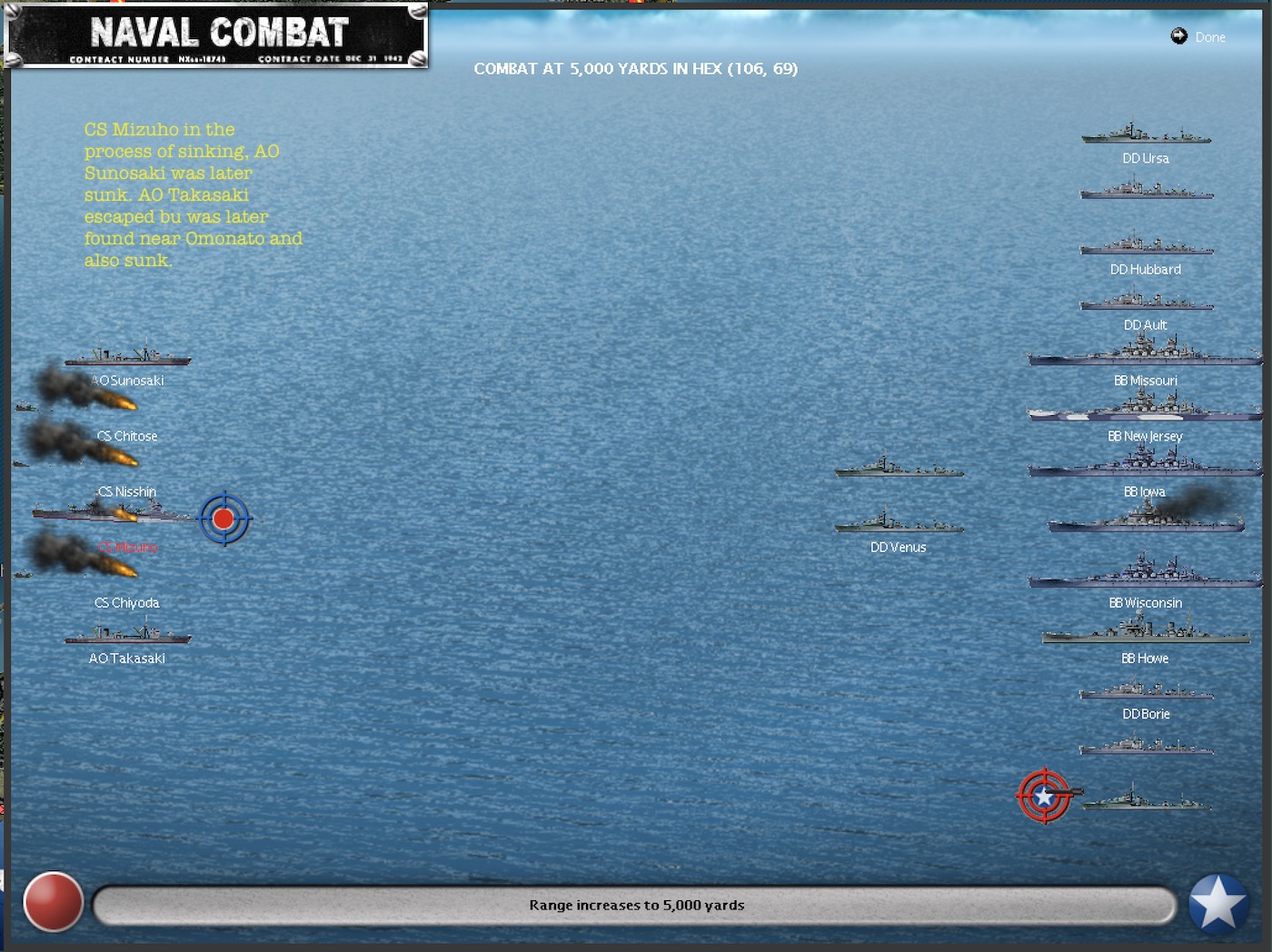Click the blue targeting reticle near CS Mizuho

224,520
